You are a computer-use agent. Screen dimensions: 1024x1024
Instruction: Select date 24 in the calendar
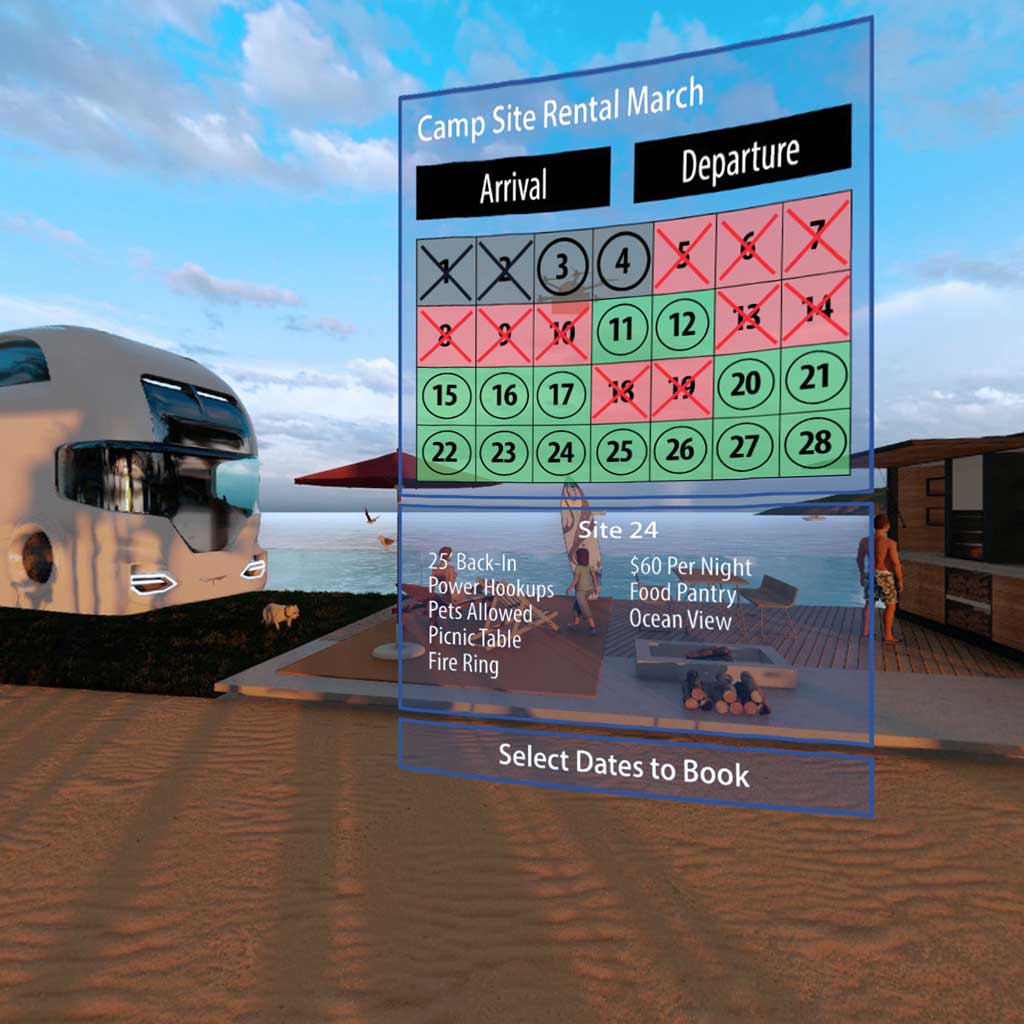point(561,452)
